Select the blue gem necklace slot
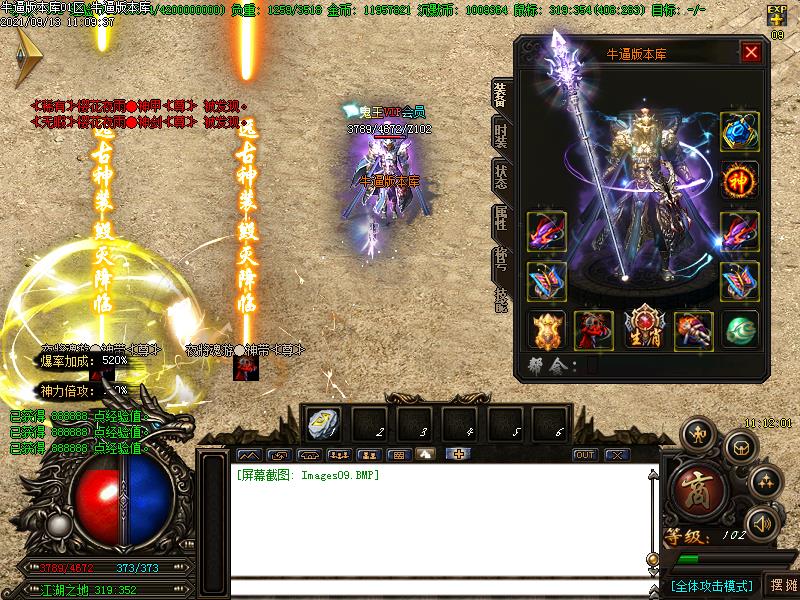The width and height of the screenshot is (800, 600). tap(739, 132)
